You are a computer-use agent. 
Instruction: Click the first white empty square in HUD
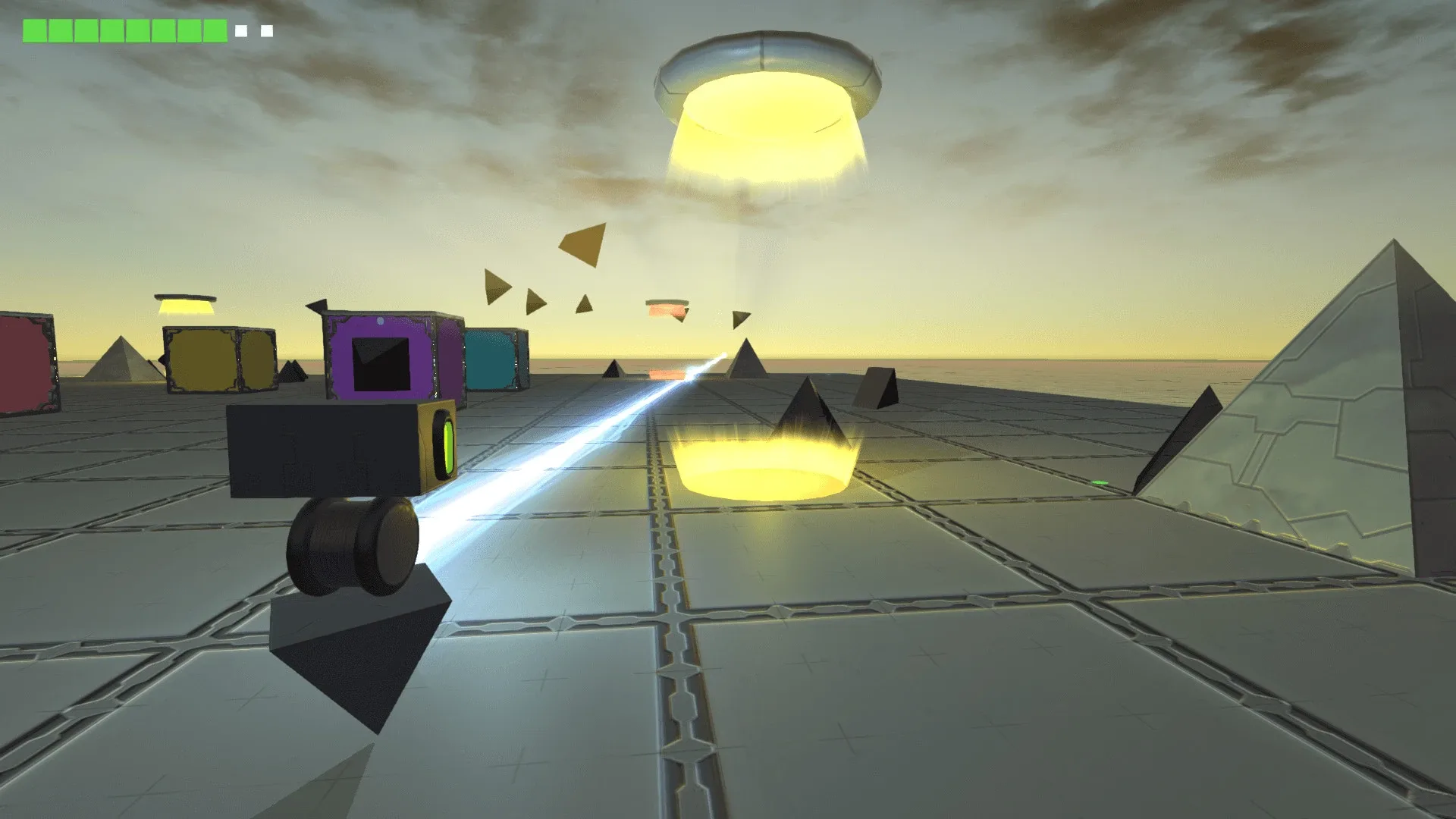(241, 30)
